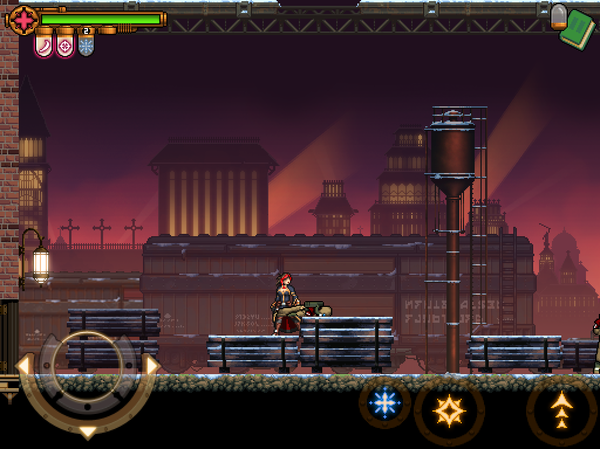Click the red cross health emblem
This screenshot has height=449, width=600.
point(22,17)
